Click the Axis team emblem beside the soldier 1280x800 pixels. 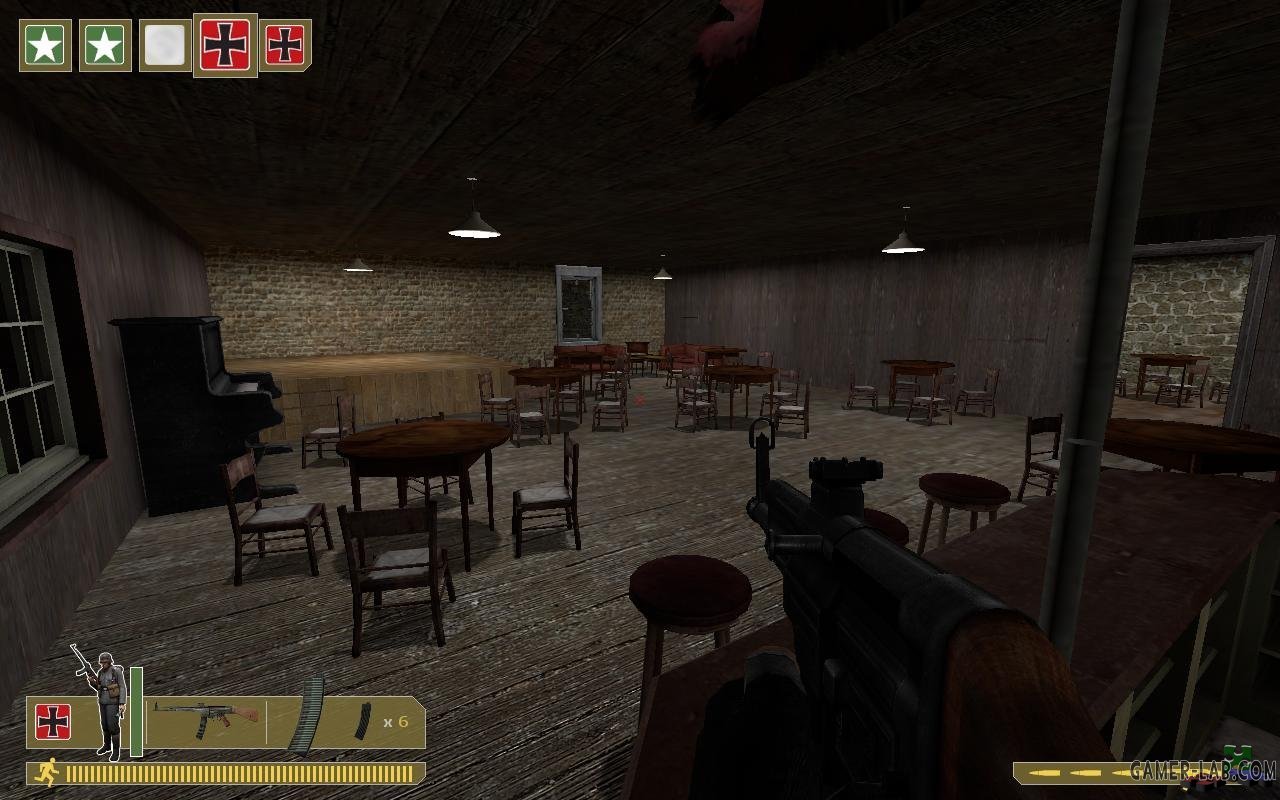coord(53,722)
